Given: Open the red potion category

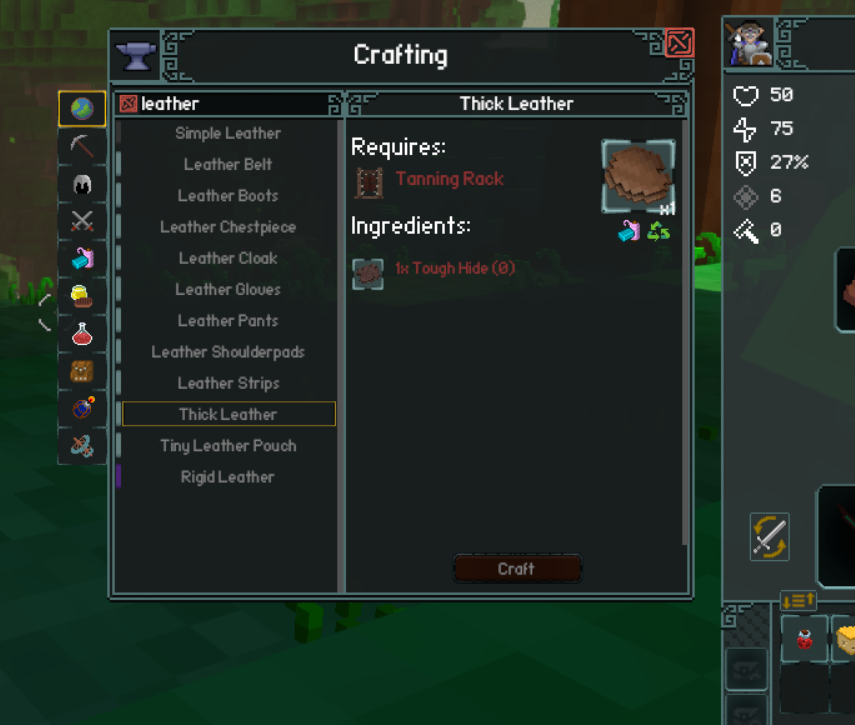Looking at the screenshot, I should pos(82,334).
